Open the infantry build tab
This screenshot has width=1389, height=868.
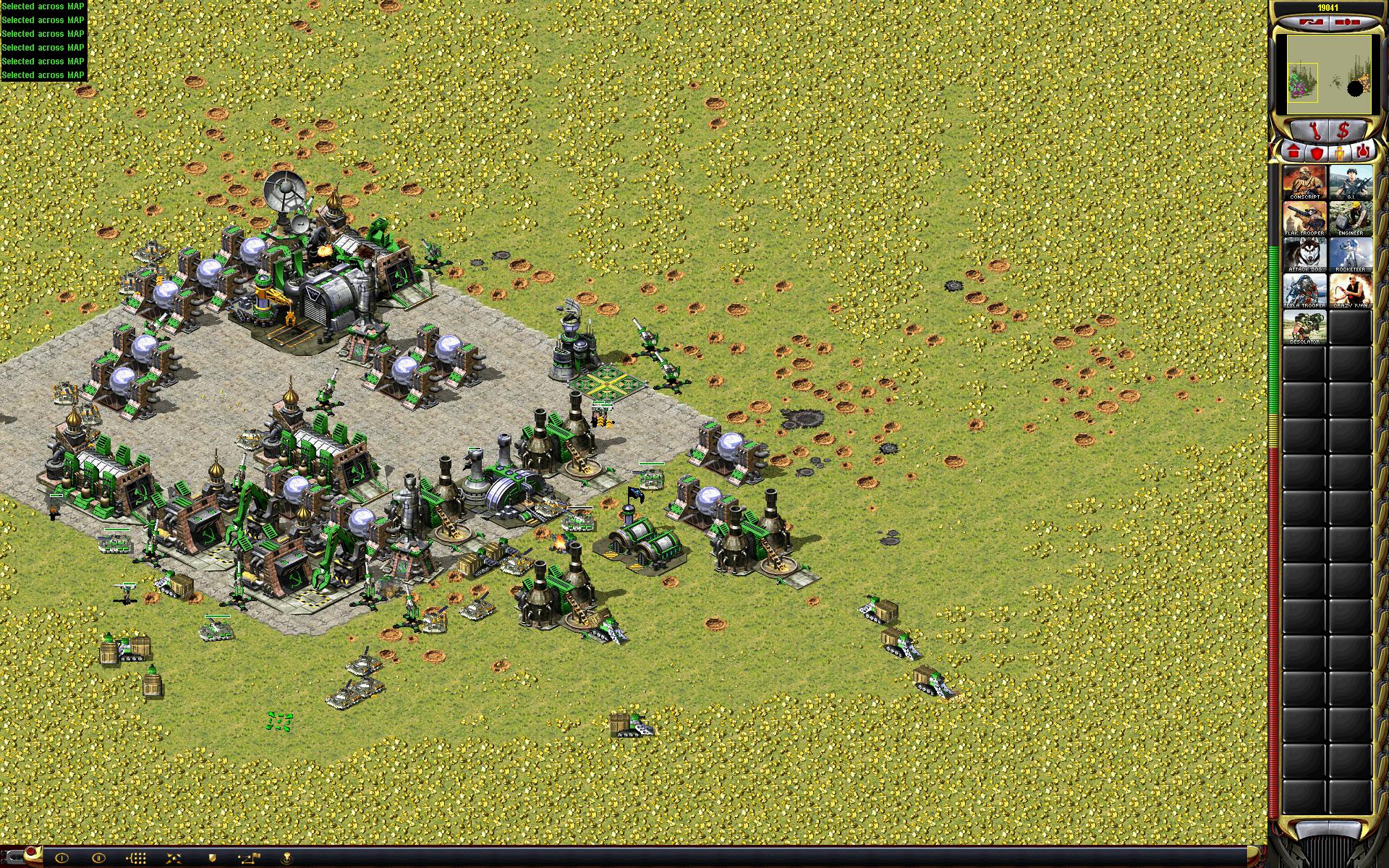1340,153
